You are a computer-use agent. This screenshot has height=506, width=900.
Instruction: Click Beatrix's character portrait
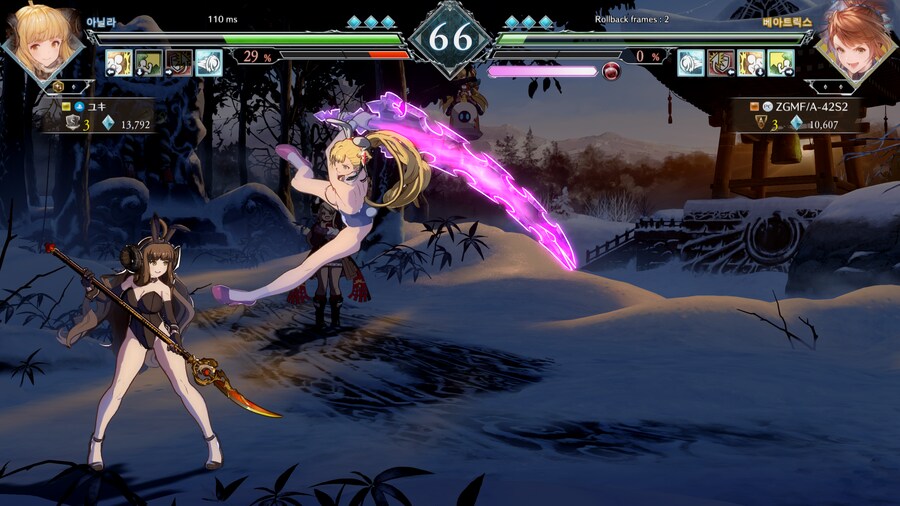tap(857, 42)
